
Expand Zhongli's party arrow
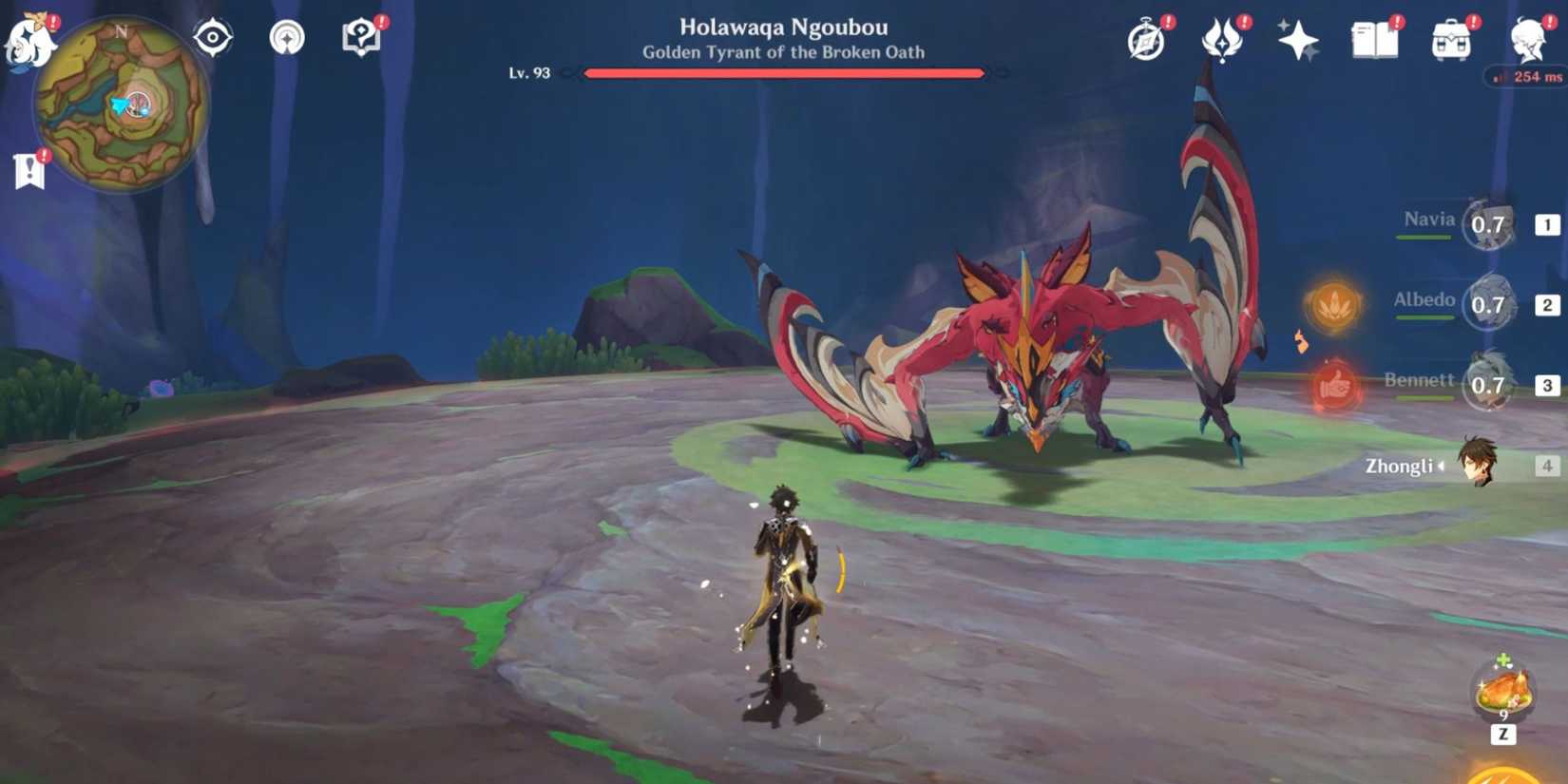[x=1444, y=465]
